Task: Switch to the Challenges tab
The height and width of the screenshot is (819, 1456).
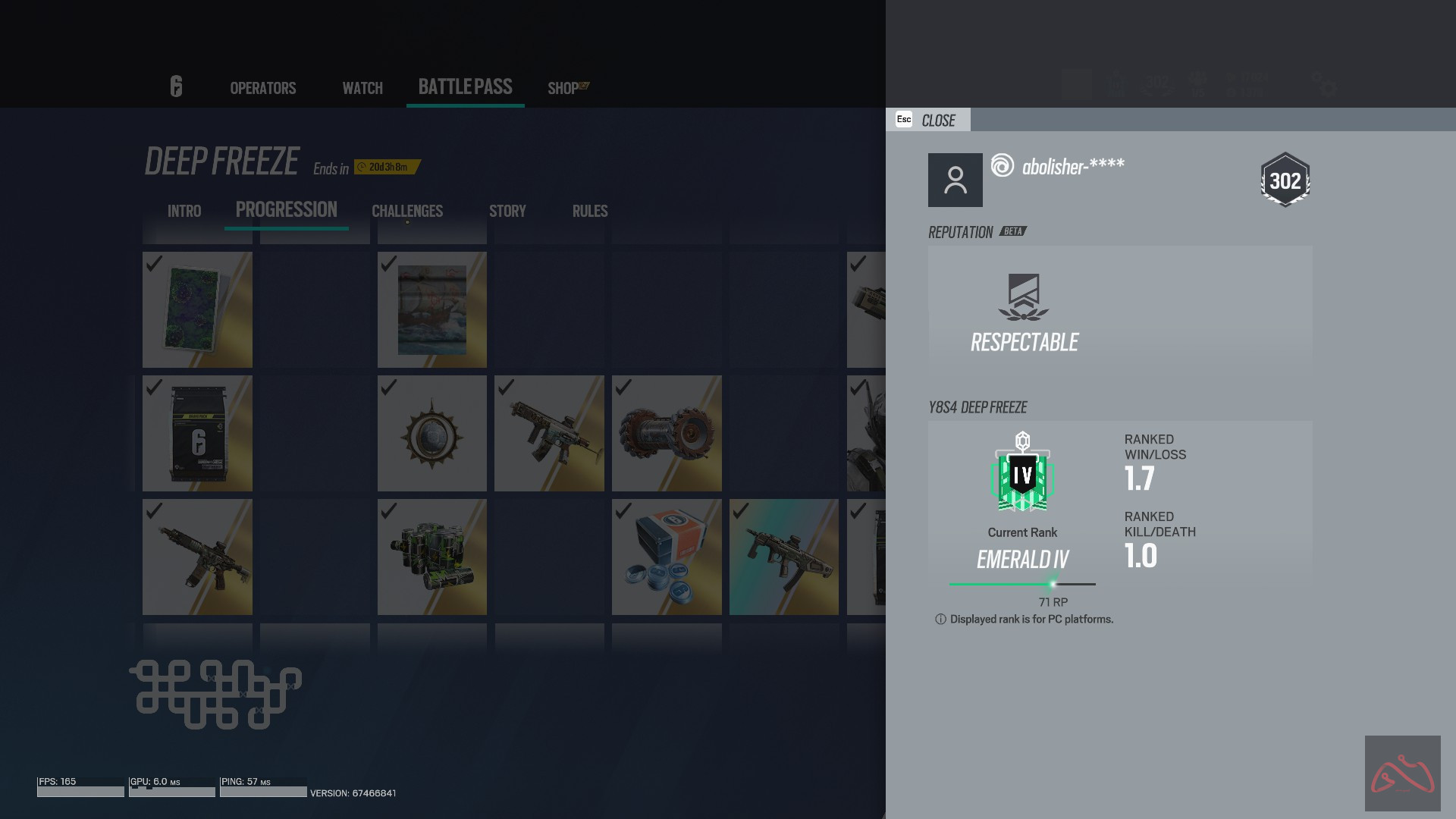Action: (x=407, y=211)
